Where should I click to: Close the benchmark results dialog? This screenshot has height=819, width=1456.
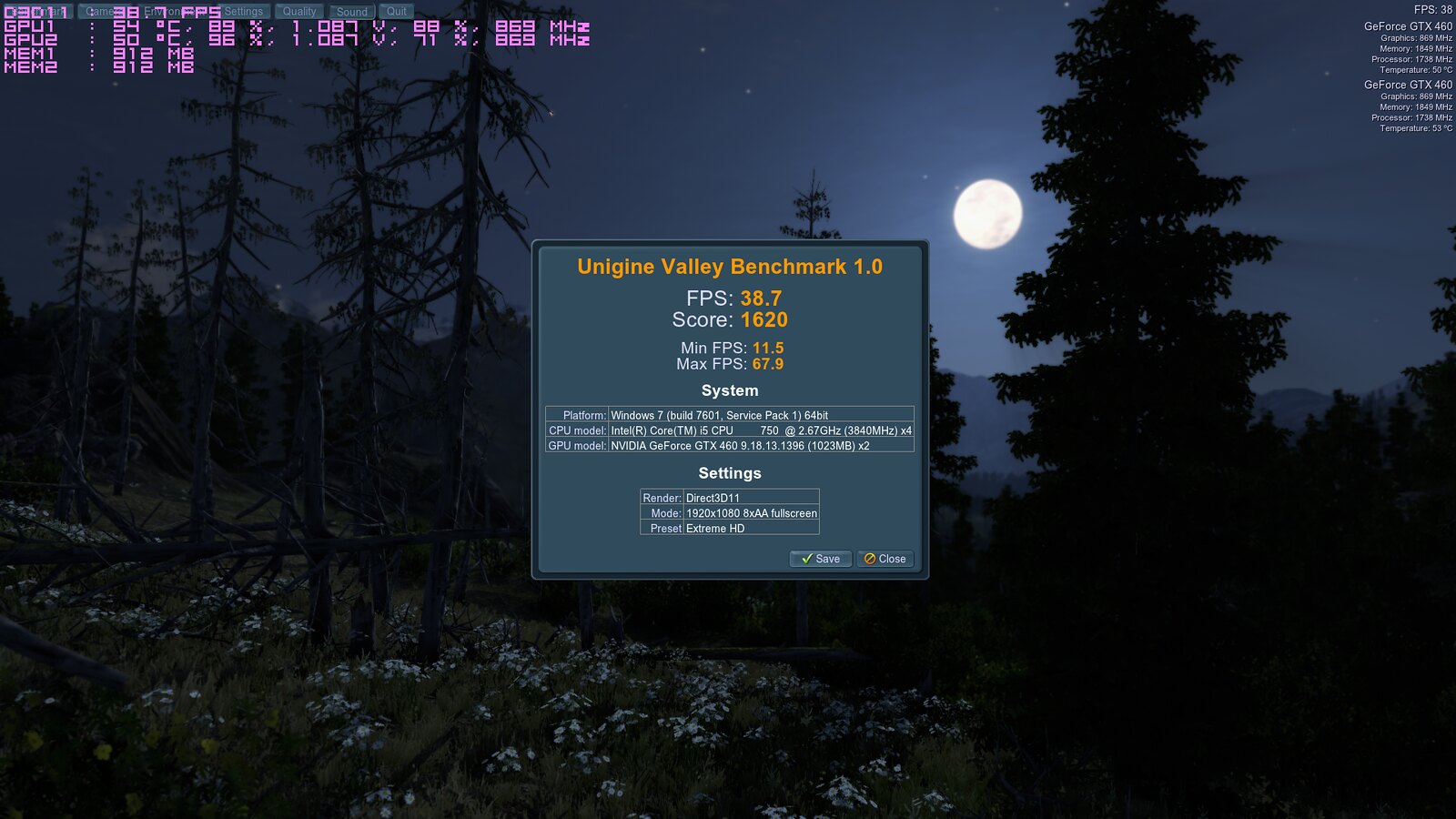[885, 559]
